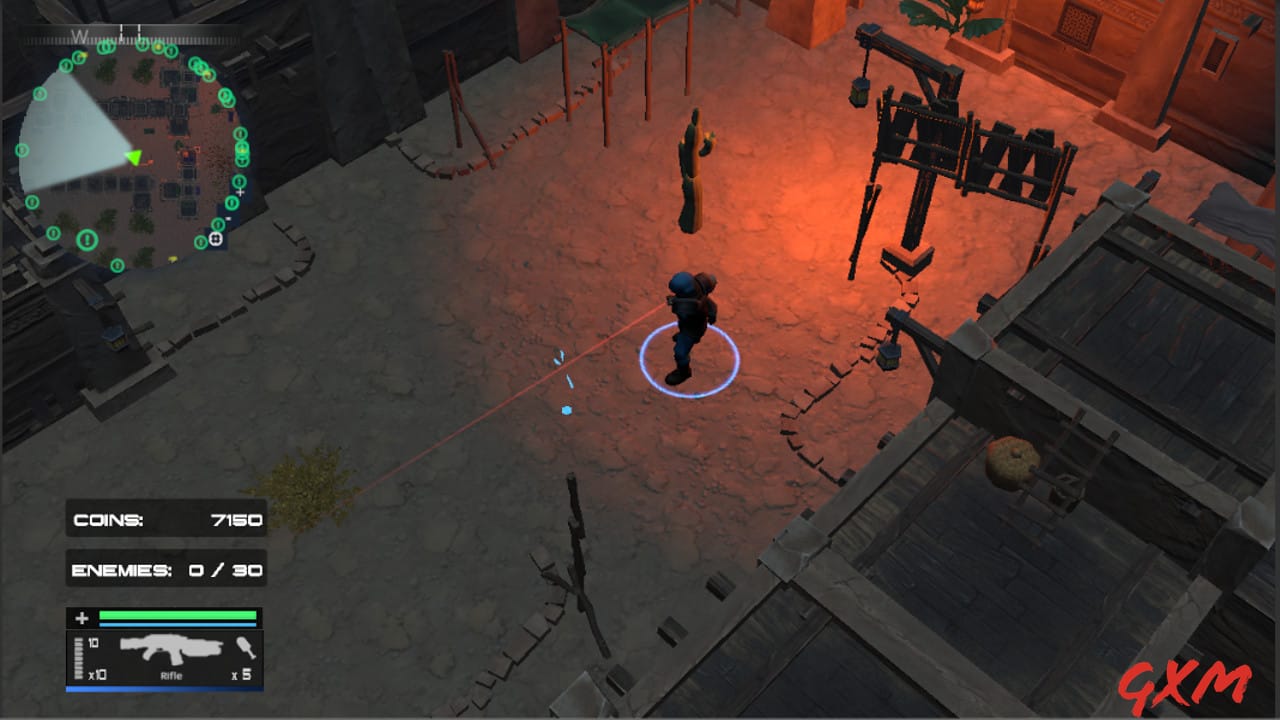Select the Rifle icon in the weapon panel
1280x720 pixels.
click(x=172, y=649)
